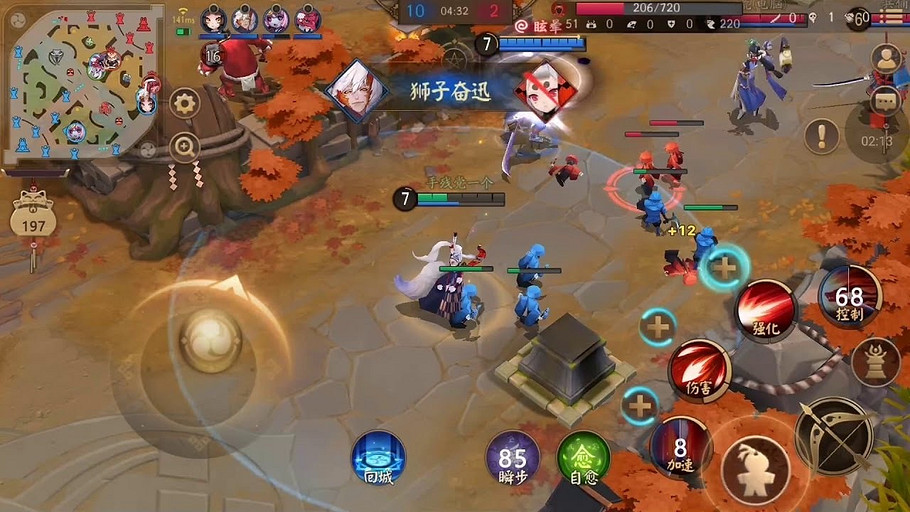This screenshot has width=910, height=512.
Task: Fire the bow basic attack button
Action: [833, 435]
